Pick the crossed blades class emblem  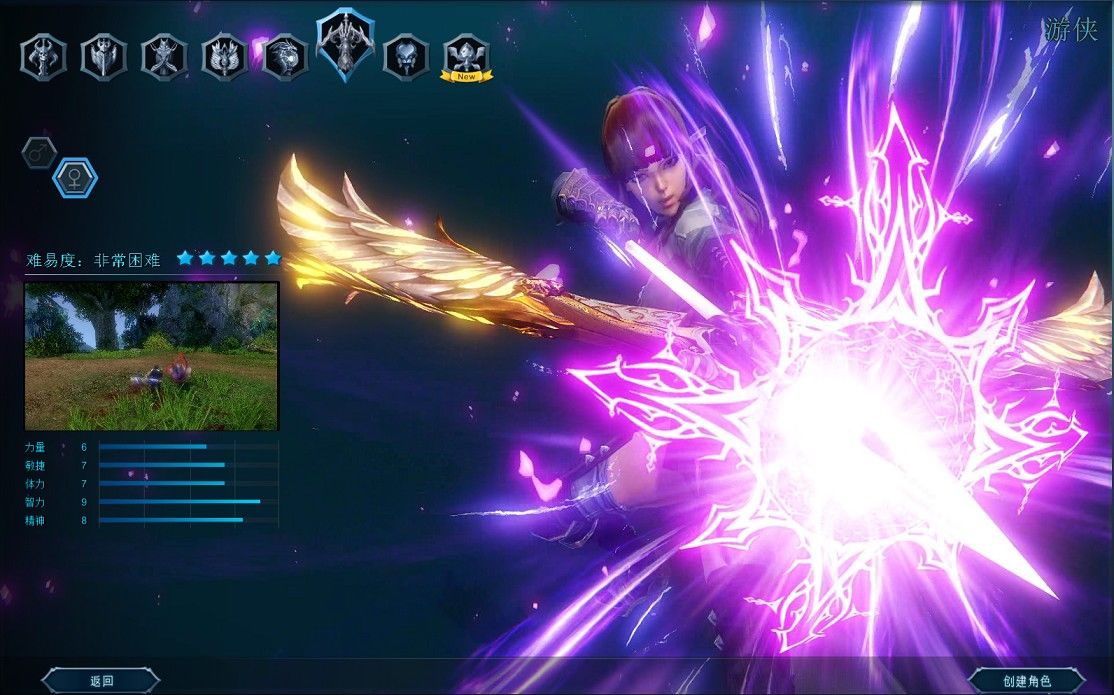pyautogui.click(x=164, y=56)
